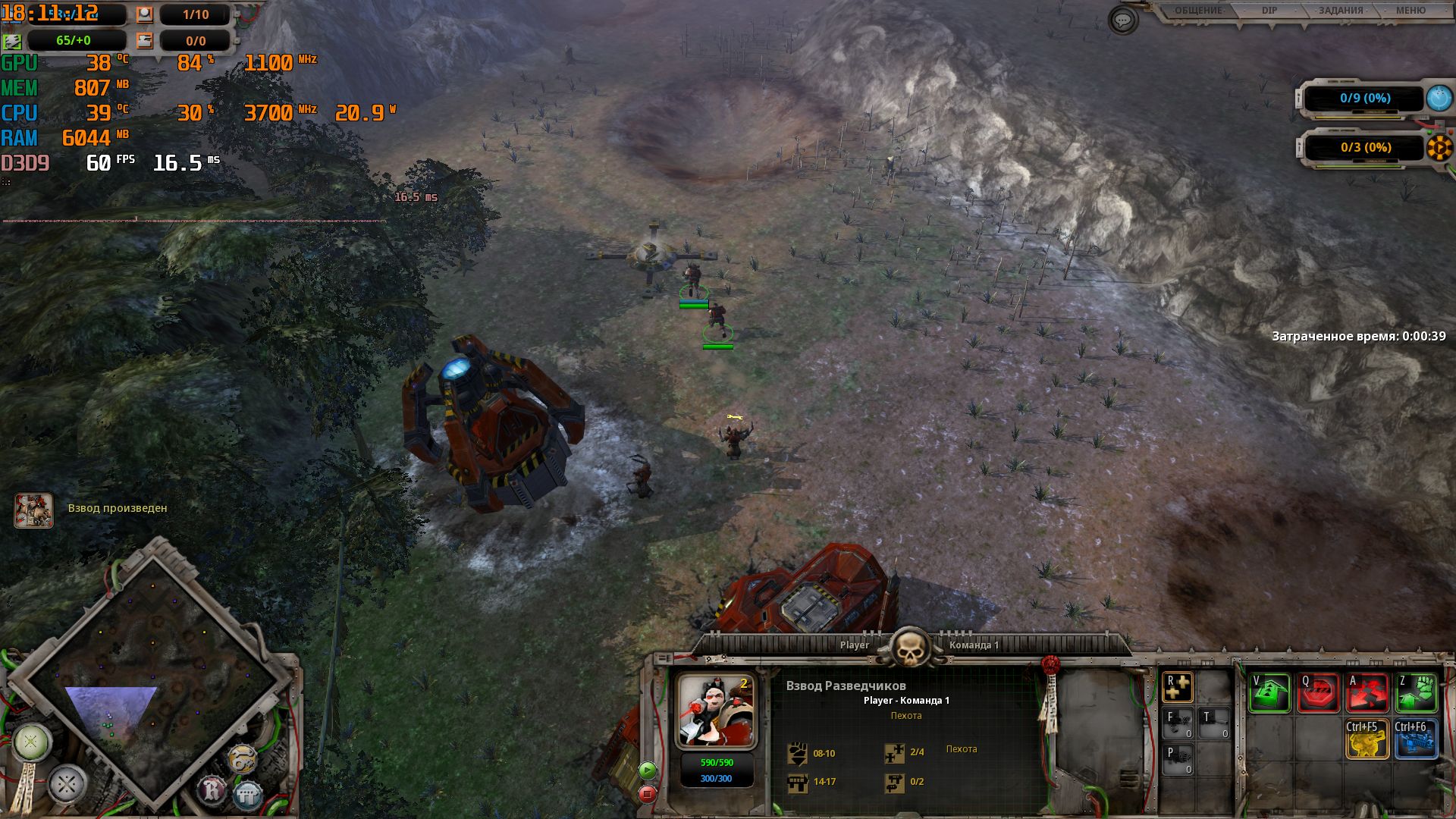Click the red stop button by the portrait
The height and width of the screenshot is (819, 1456).
coord(647,794)
